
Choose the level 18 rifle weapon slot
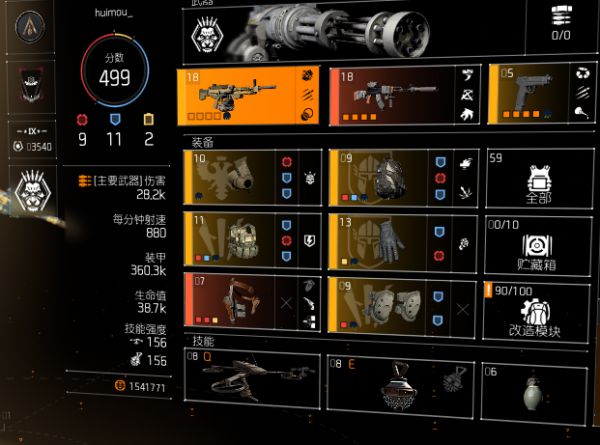pyautogui.click(x=404, y=98)
